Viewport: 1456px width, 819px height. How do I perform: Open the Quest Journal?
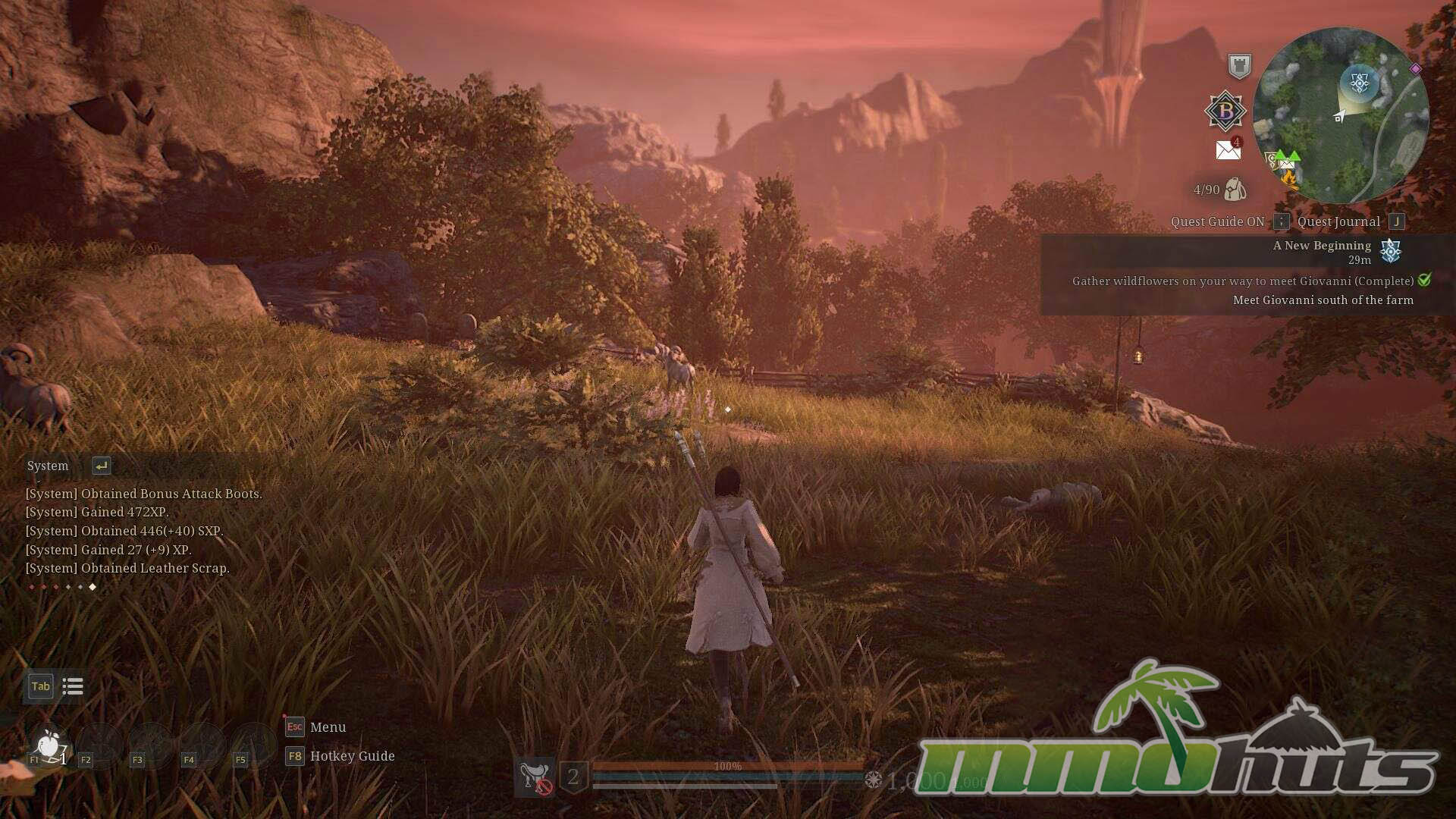1338,221
